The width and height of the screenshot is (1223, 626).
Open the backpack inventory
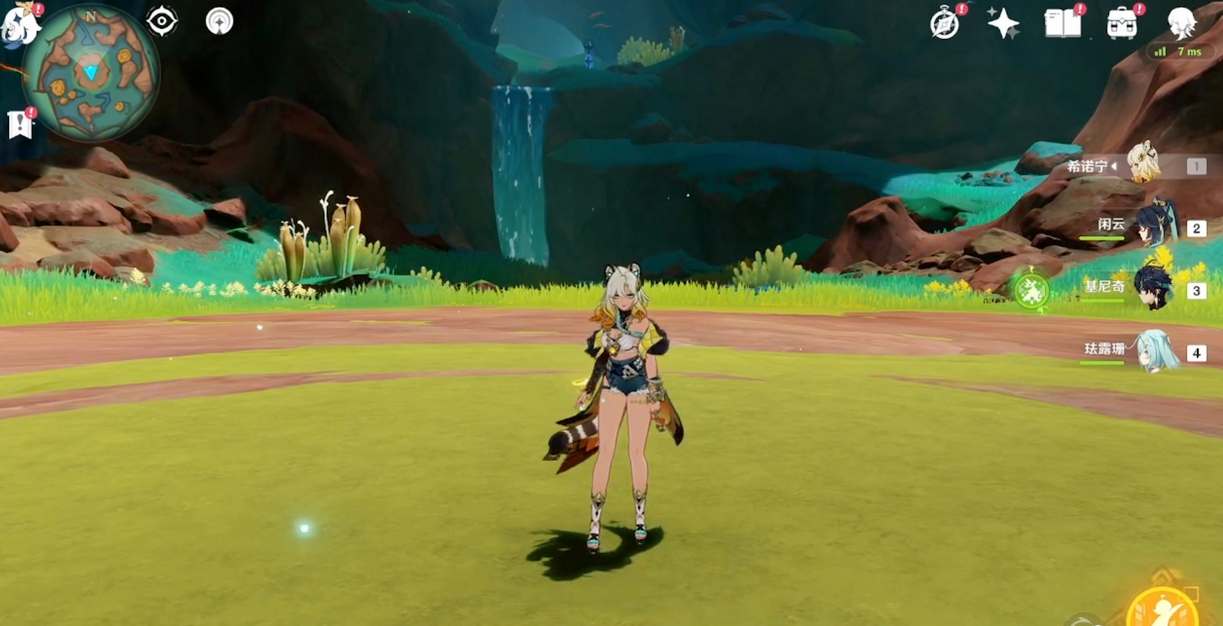[1121, 23]
